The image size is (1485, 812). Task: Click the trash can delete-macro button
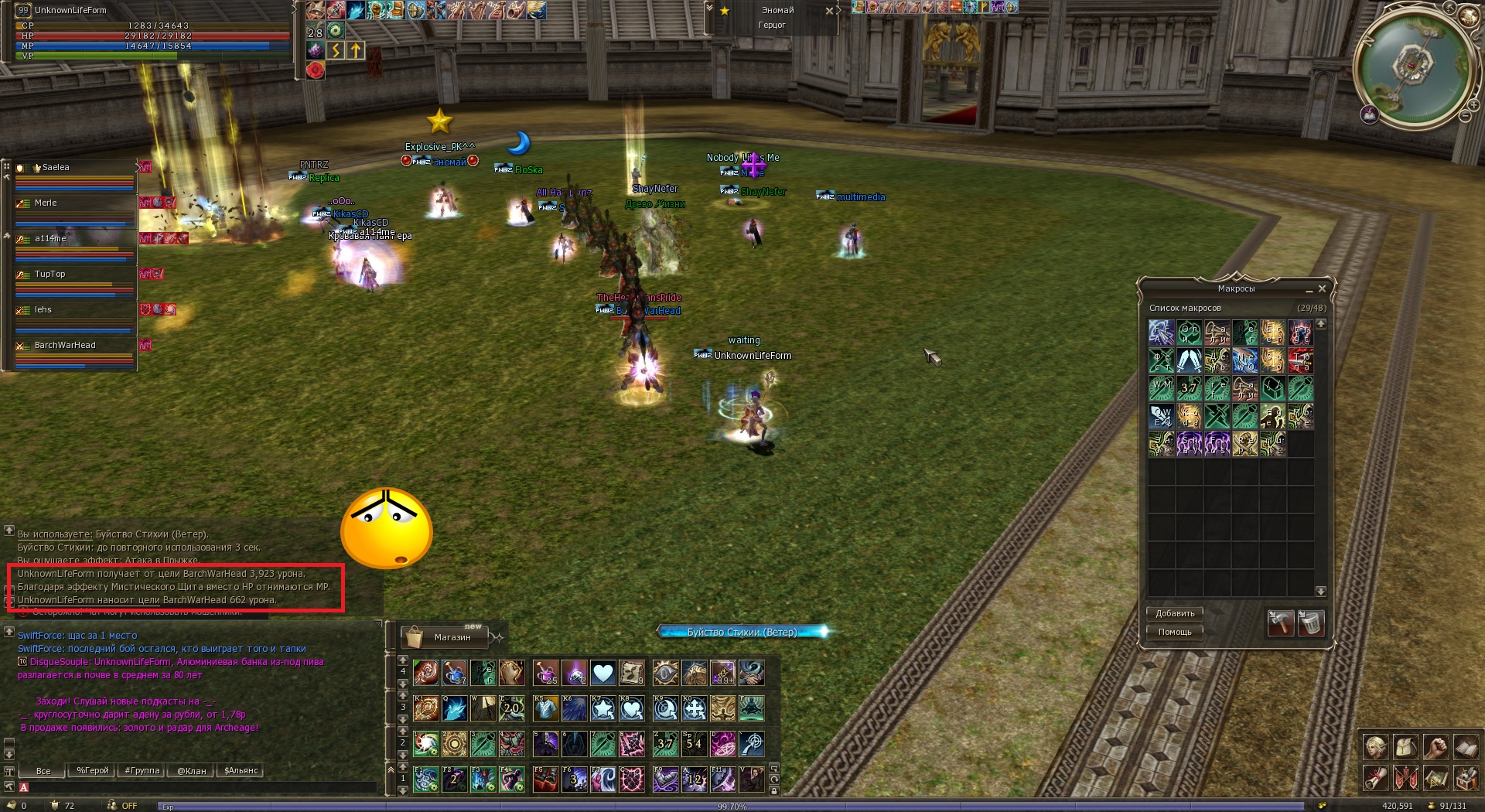1310,623
